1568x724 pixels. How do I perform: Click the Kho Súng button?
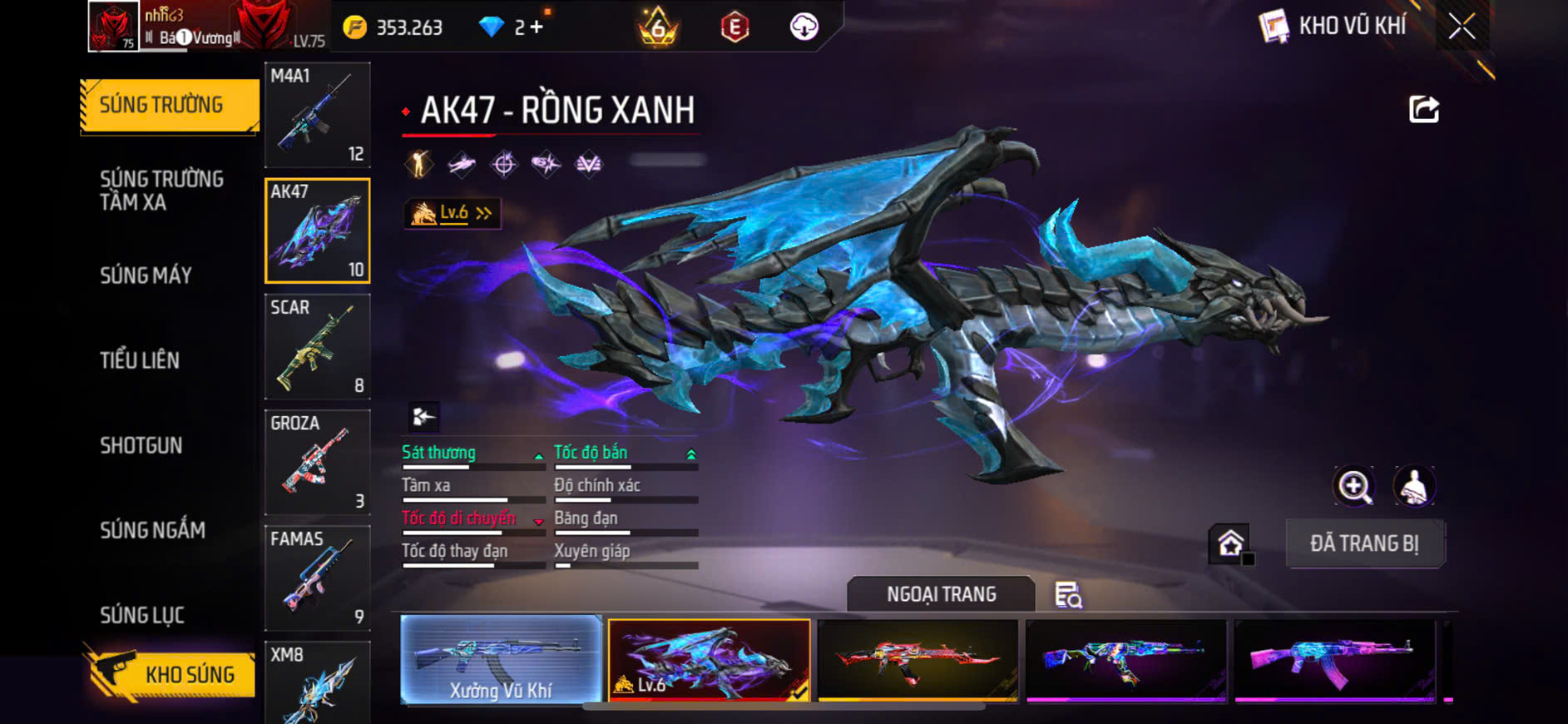pyautogui.click(x=171, y=674)
